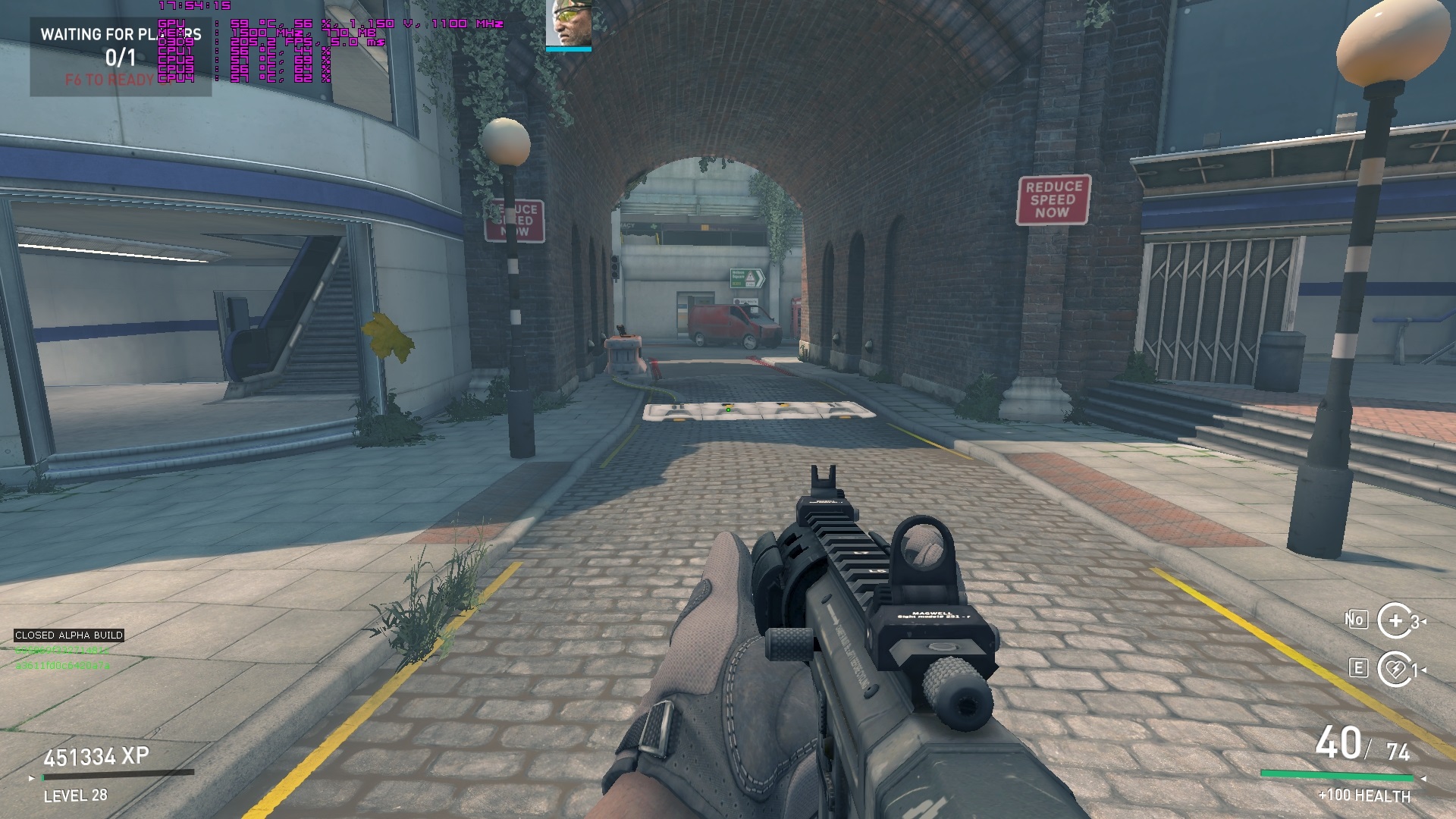Activate the med pack plus-sign ability
1456x819 pixels.
tap(1395, 621)
